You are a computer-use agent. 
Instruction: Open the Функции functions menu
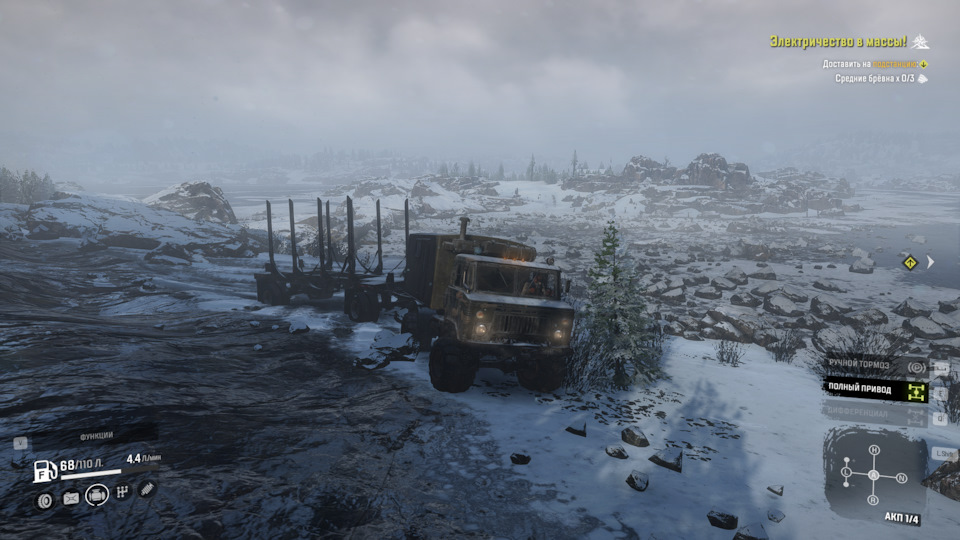coord(96,437)
